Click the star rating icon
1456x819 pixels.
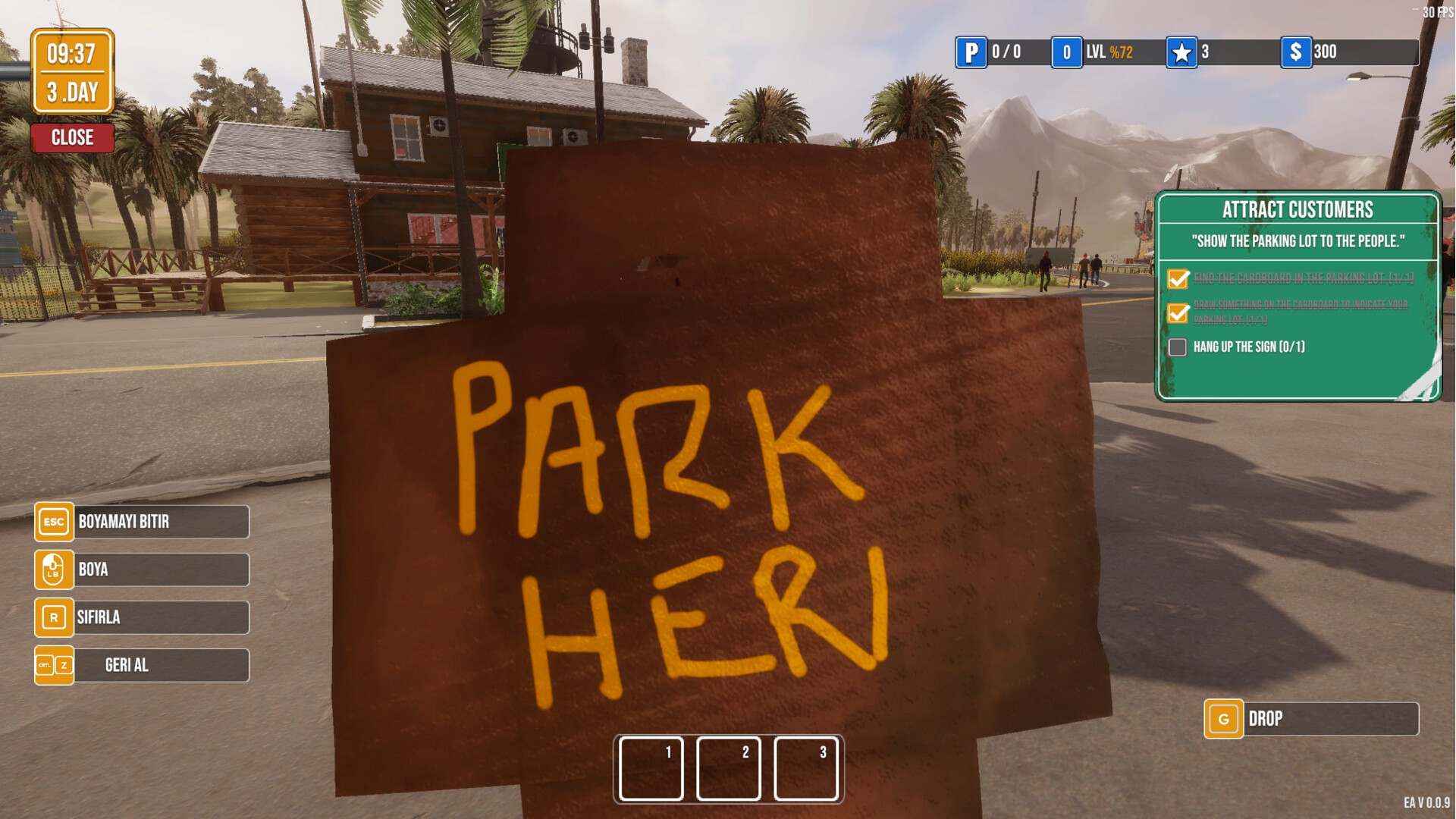point(1181,52)
